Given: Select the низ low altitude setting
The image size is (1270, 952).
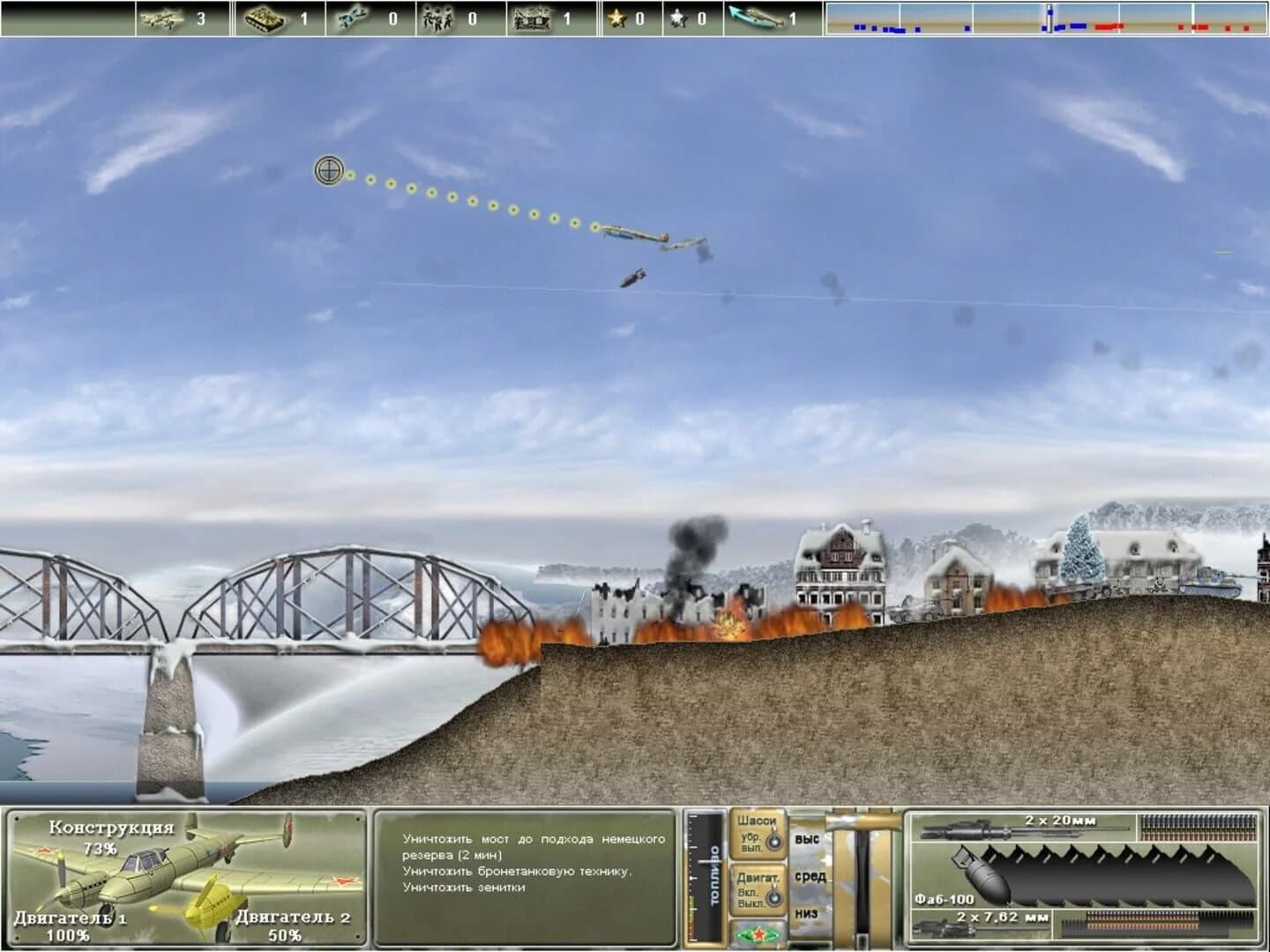Looking at the screenshot, I should click(x=808, y=915).
